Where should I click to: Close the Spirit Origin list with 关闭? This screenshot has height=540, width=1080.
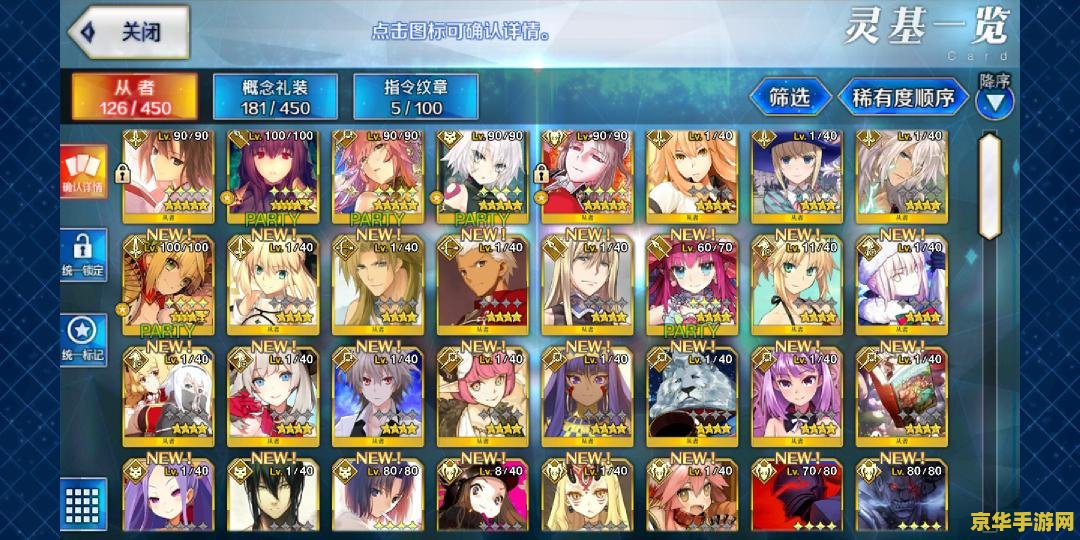click(130, 32)
